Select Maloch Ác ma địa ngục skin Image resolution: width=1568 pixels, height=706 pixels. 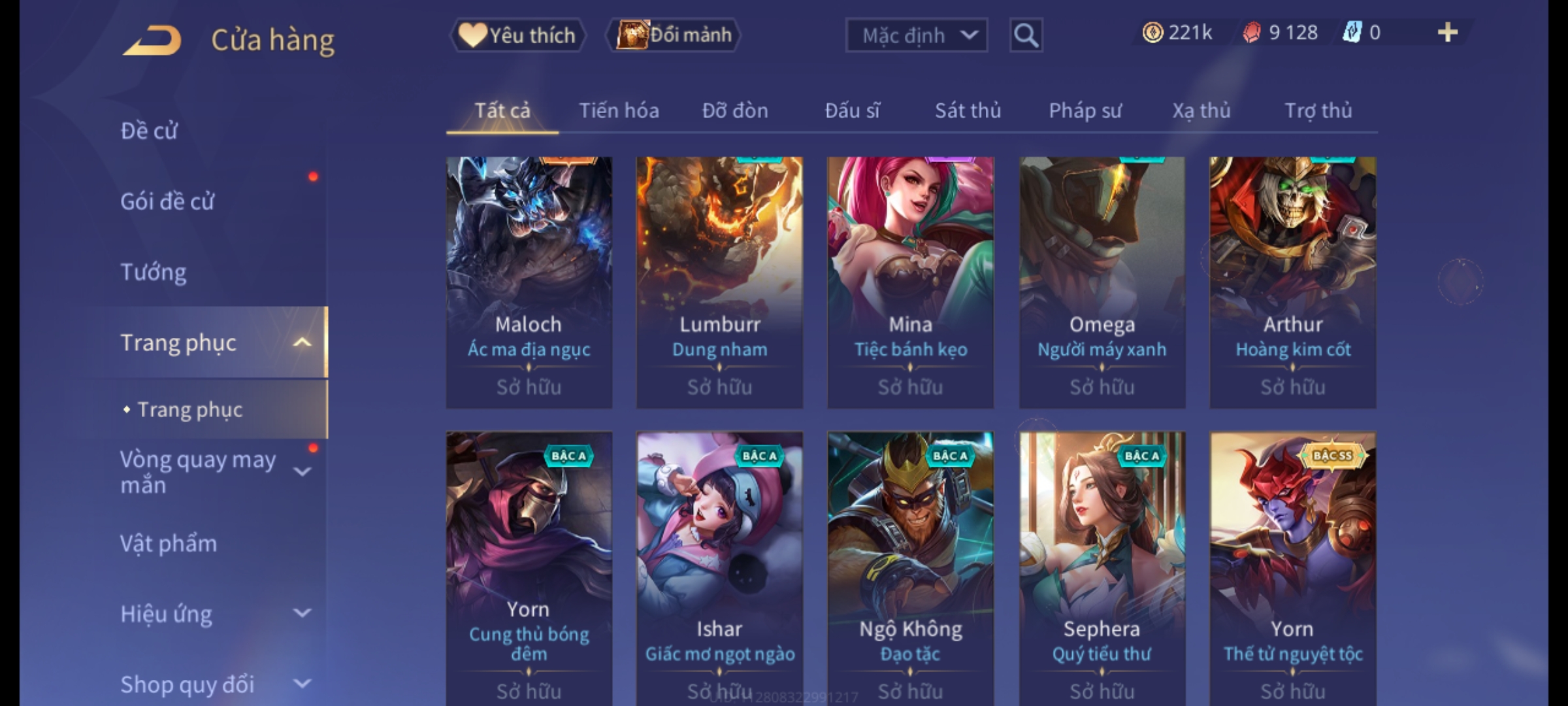click(x=529, y=281)
